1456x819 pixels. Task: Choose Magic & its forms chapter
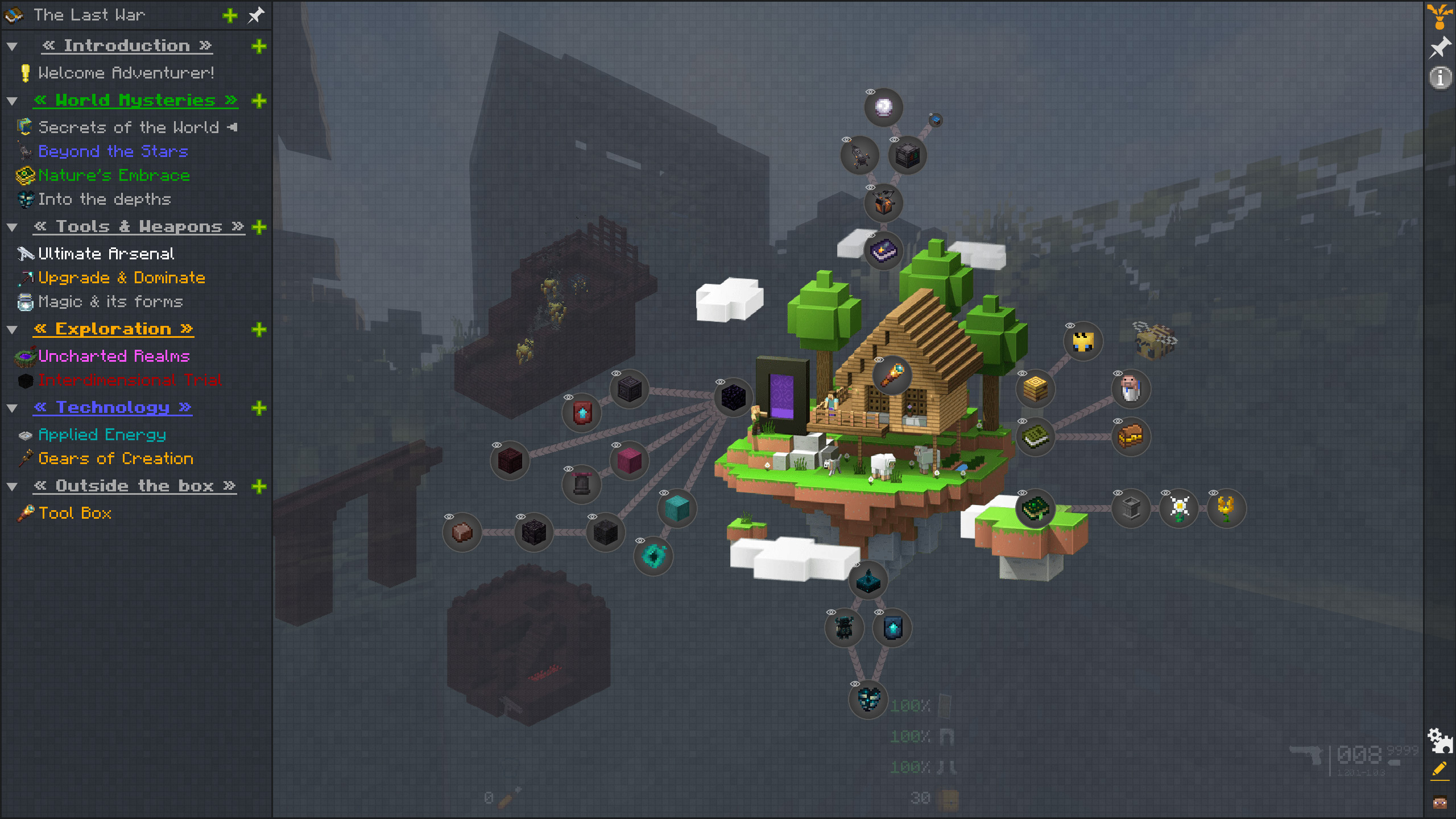pyautogui.click(x=110, y=301)
